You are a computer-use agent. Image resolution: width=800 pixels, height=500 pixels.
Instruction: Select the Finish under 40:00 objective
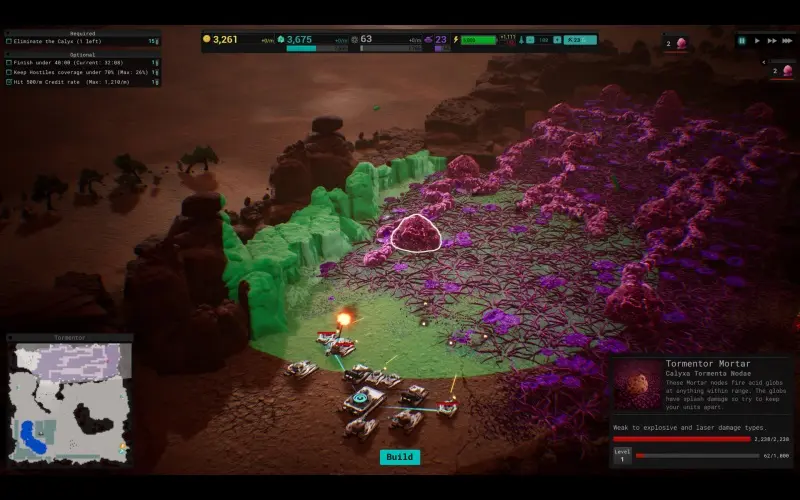click(x=80, y=62)
